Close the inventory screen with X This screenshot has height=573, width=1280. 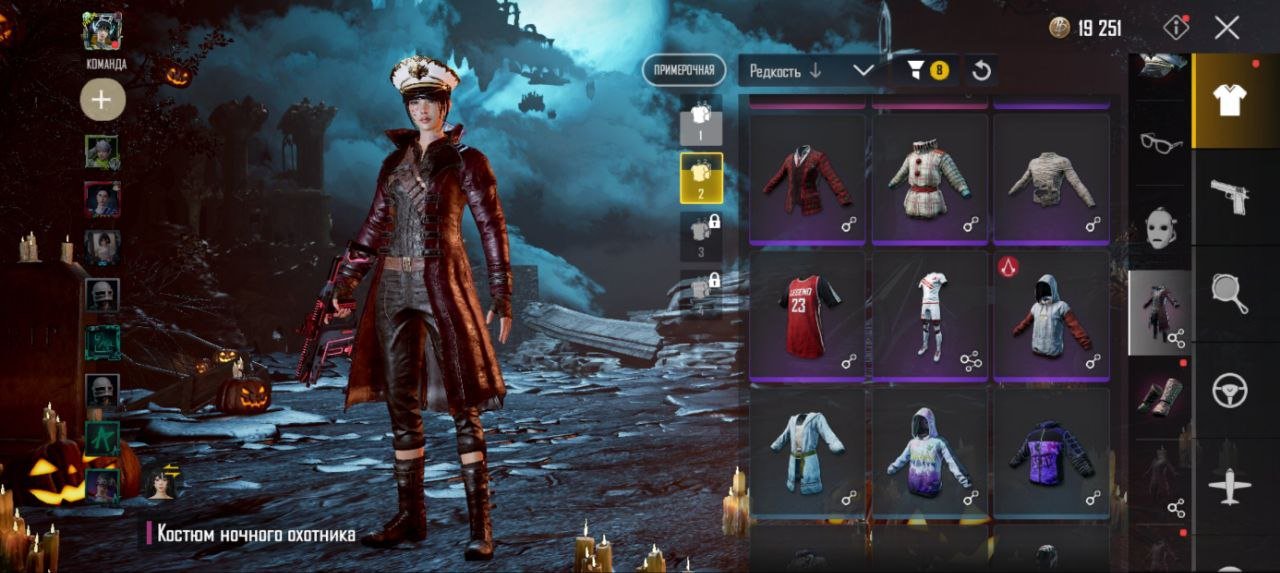(1227, 28)
